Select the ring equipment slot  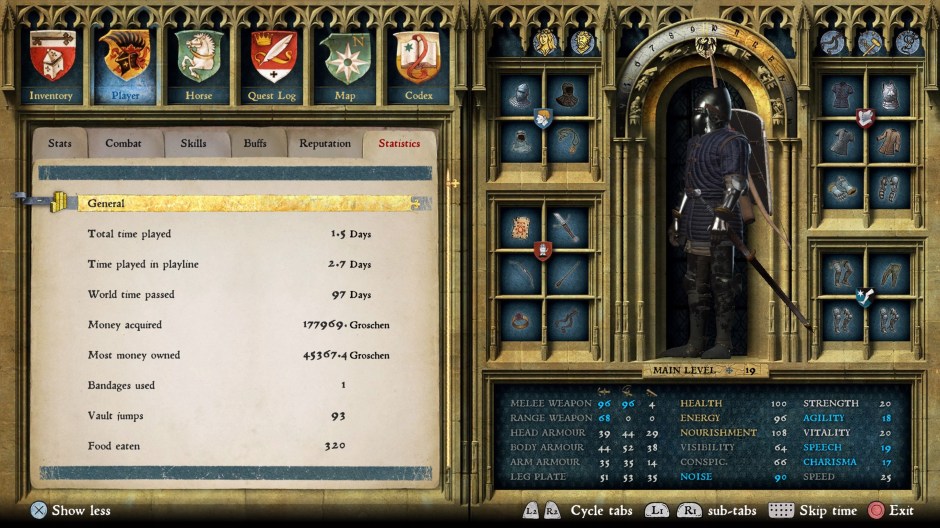pyautogui.click(x=520, y=319)
